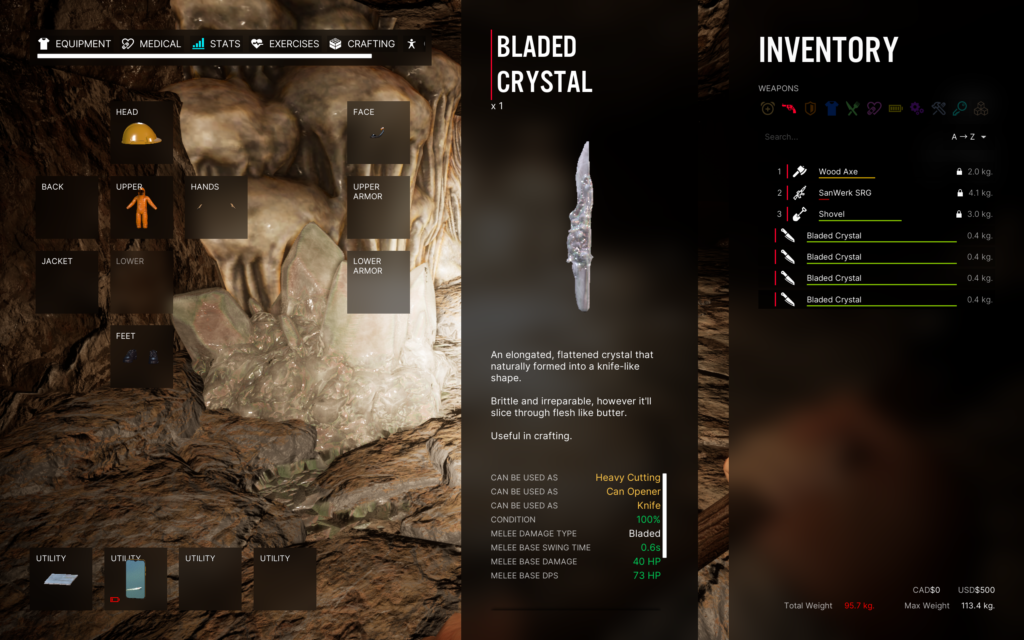The width and height of the screenshot is (1024, 640).
Task: Select the Feet slot boots
Action: point(141,357)
